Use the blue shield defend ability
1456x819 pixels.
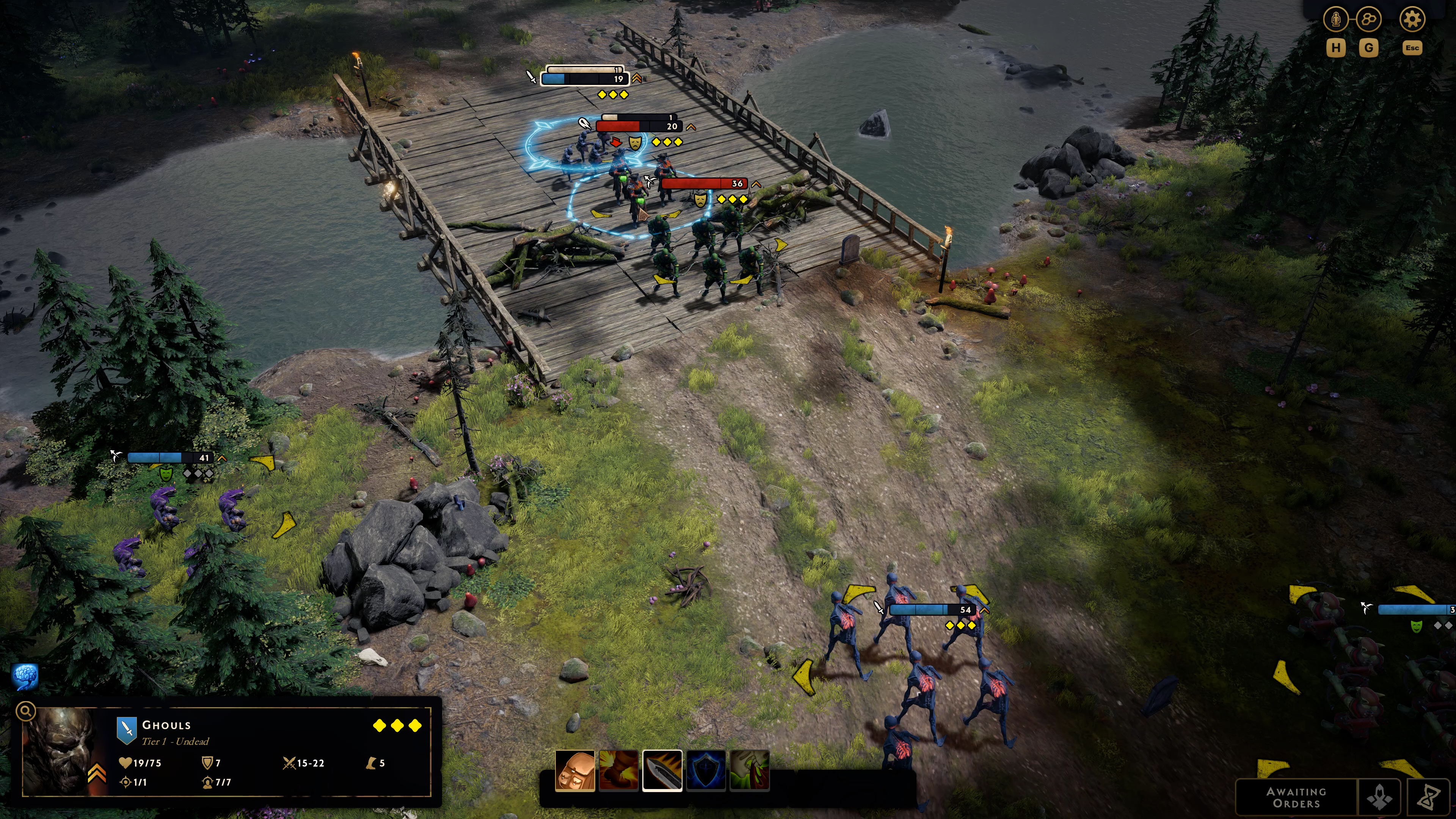(x=705, y=771)
